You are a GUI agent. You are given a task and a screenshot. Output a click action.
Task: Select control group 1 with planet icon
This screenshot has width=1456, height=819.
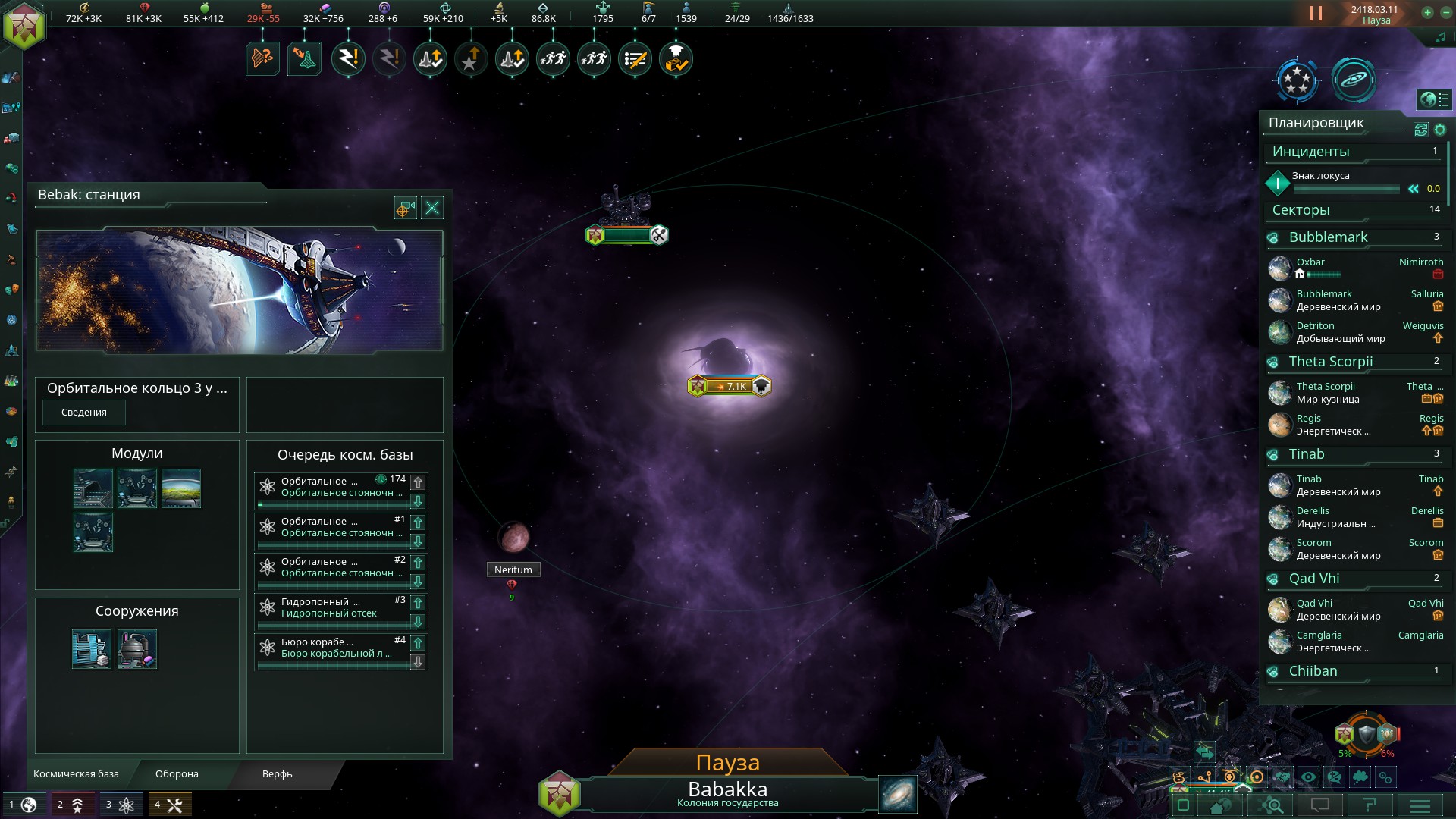[x=23, y=805]
